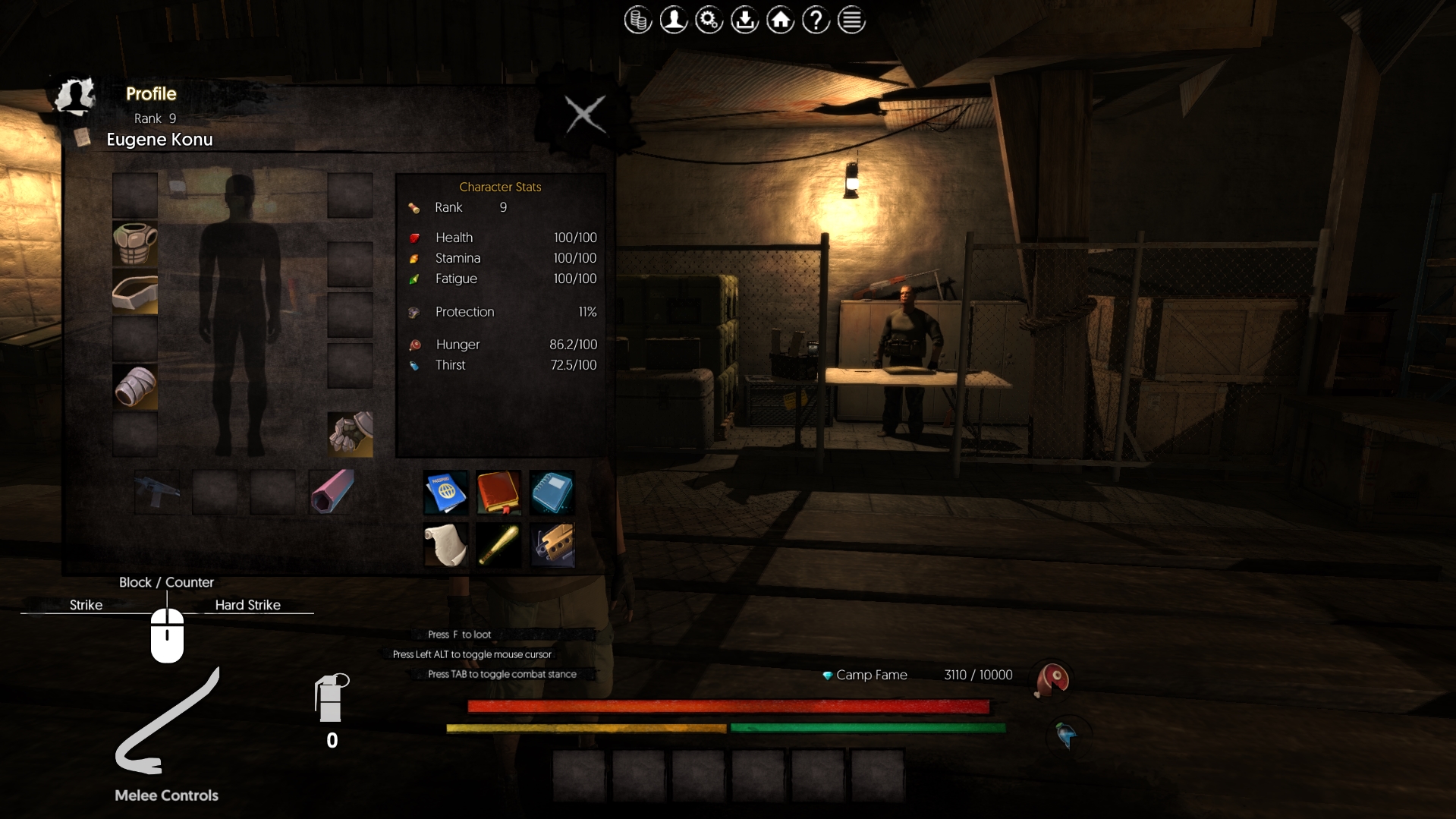1456x819 pixels.
Task: Click the glove equipment slot
Action: (x=350, y=434)
